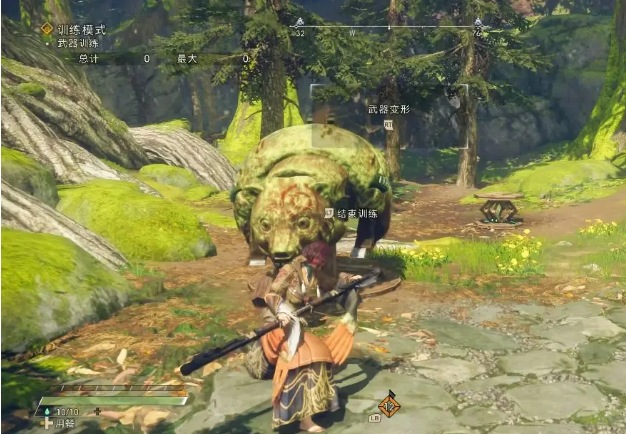The height and width of the screenshot is (434, 626).
Task: Select the 武器变形 weapon morph prompt
Action: point(388,107)
